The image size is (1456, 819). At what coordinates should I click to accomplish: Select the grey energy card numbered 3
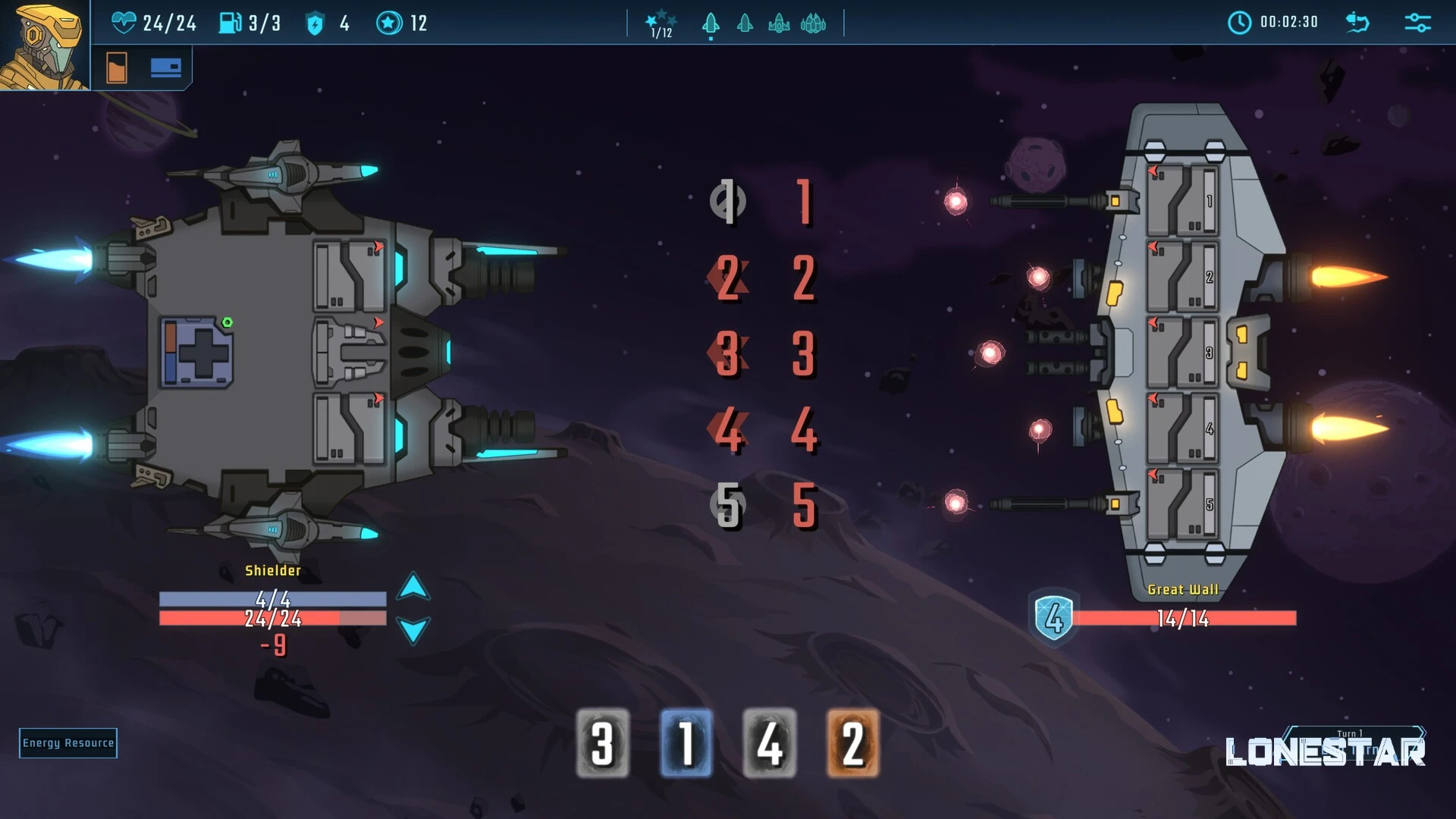(603, 743)
